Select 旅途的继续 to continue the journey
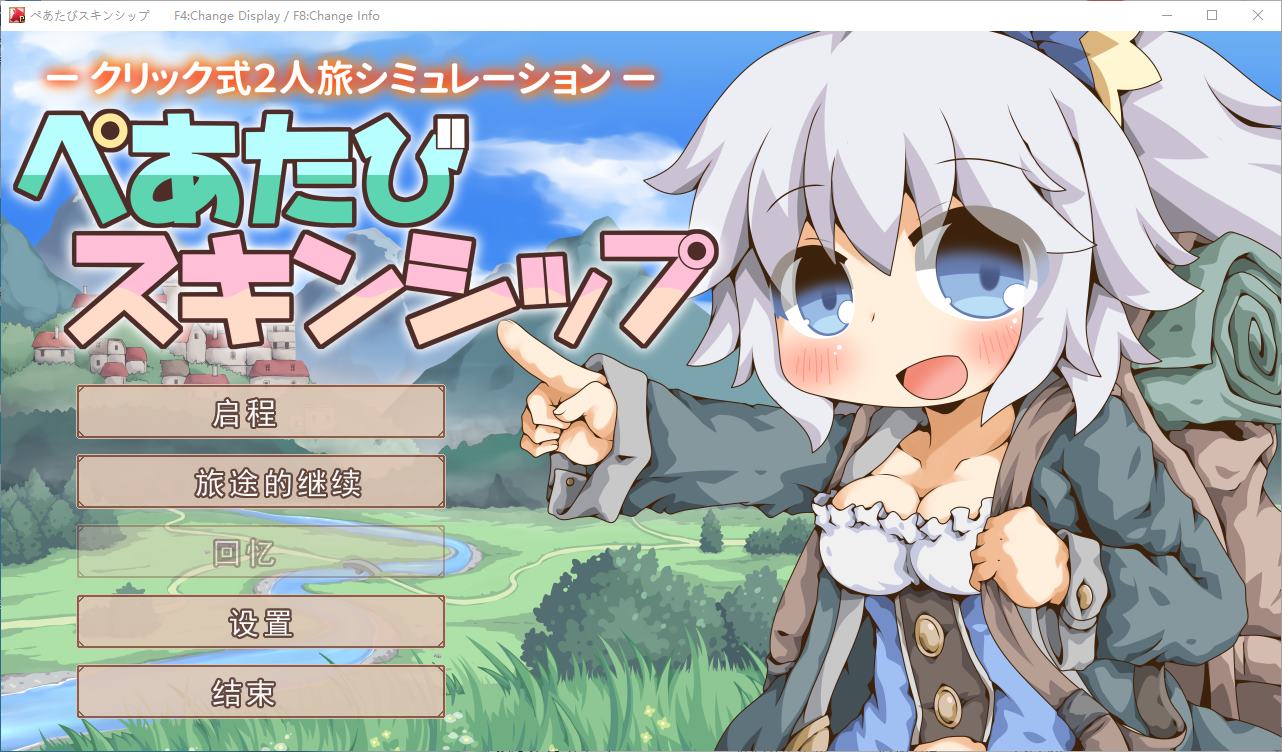Viewport: 1282px width, 752px height. coord(259,481)
